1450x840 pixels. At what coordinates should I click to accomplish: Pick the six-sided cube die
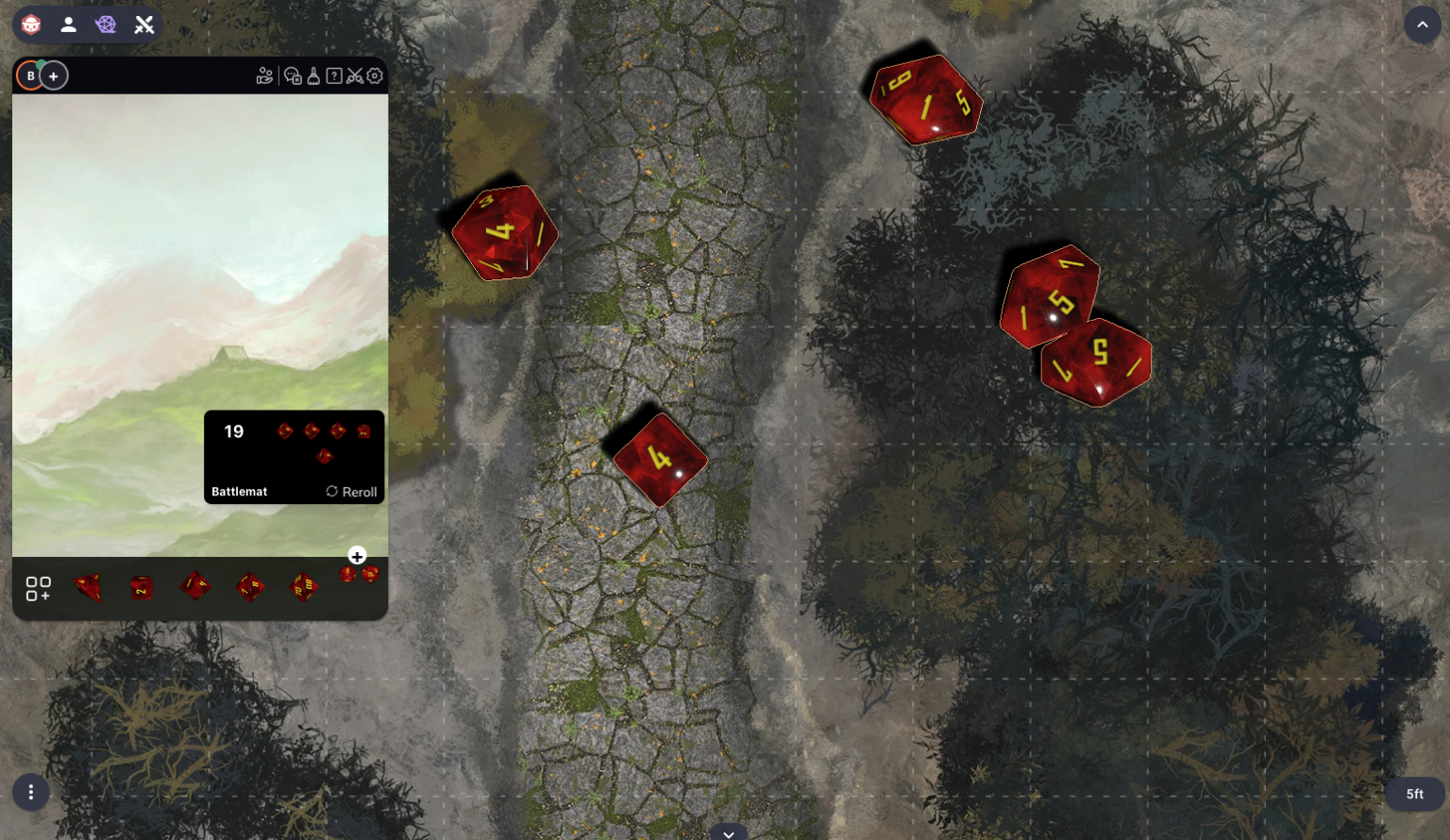tap(142, 588)
